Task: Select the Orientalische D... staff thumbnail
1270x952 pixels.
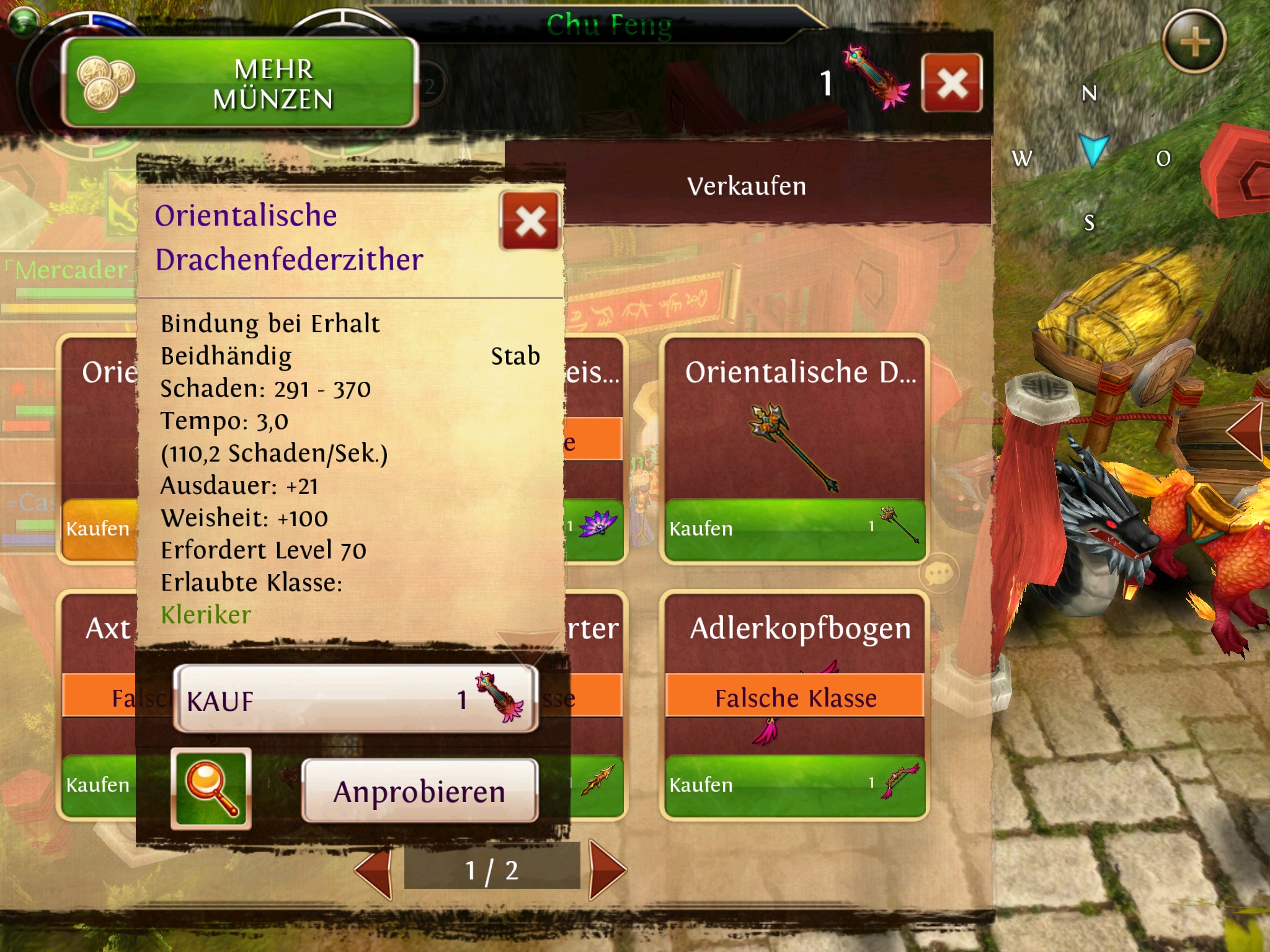Action: point(794,446)
